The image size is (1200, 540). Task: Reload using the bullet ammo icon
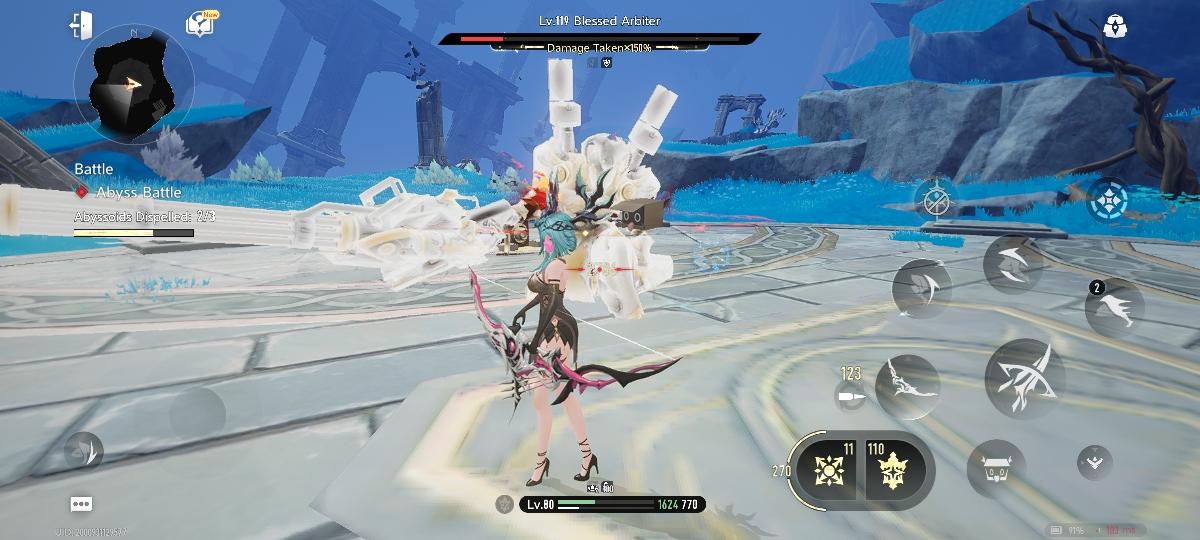point(850,396)
